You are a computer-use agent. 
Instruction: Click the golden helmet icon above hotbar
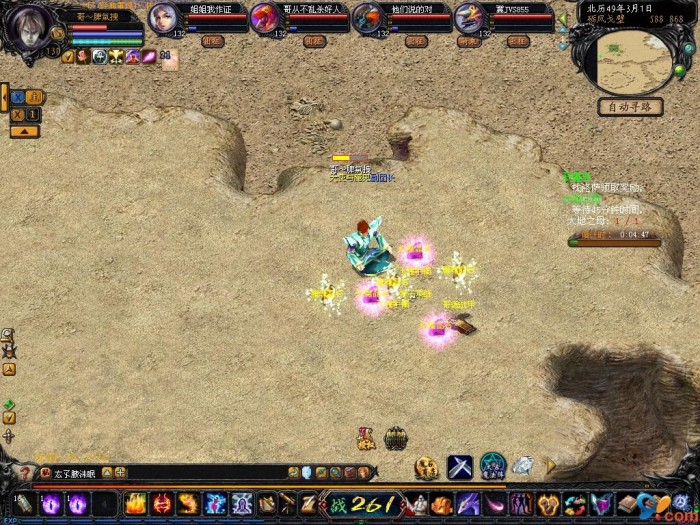(x=427, y=467)
